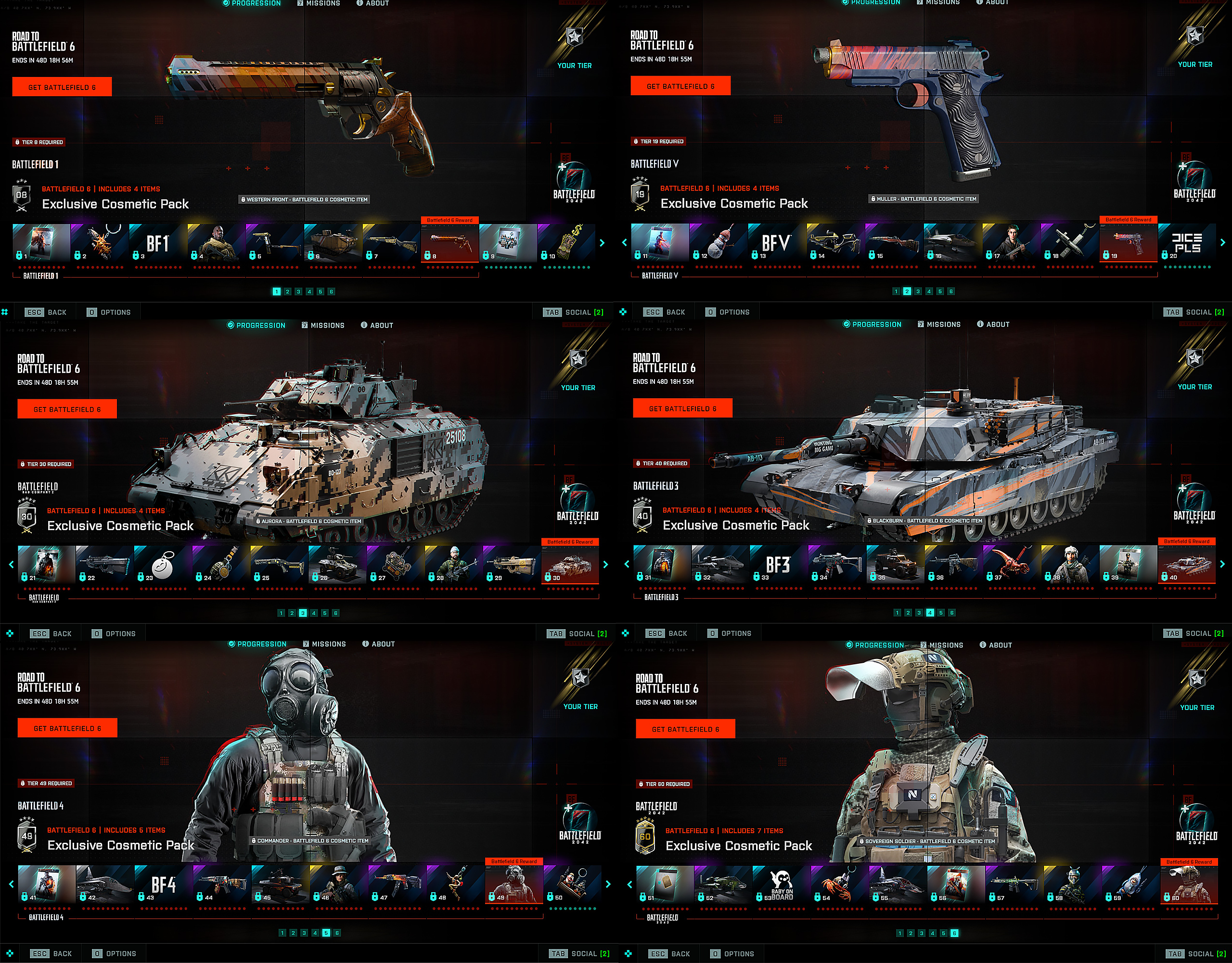This screenshot has width=1232, height=963.
Task: View the tier 28 beanie soldier reward
Action: pos(454,564)
